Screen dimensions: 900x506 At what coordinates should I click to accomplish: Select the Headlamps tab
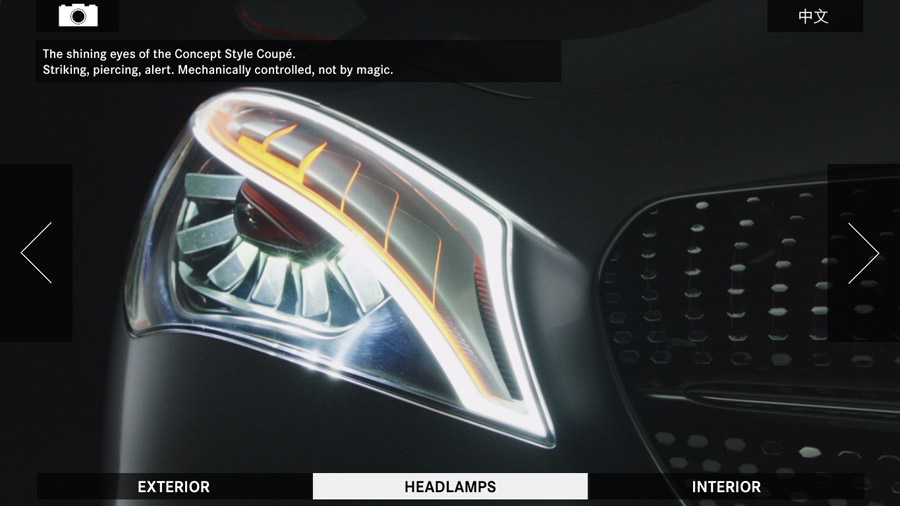pos(450,487)
